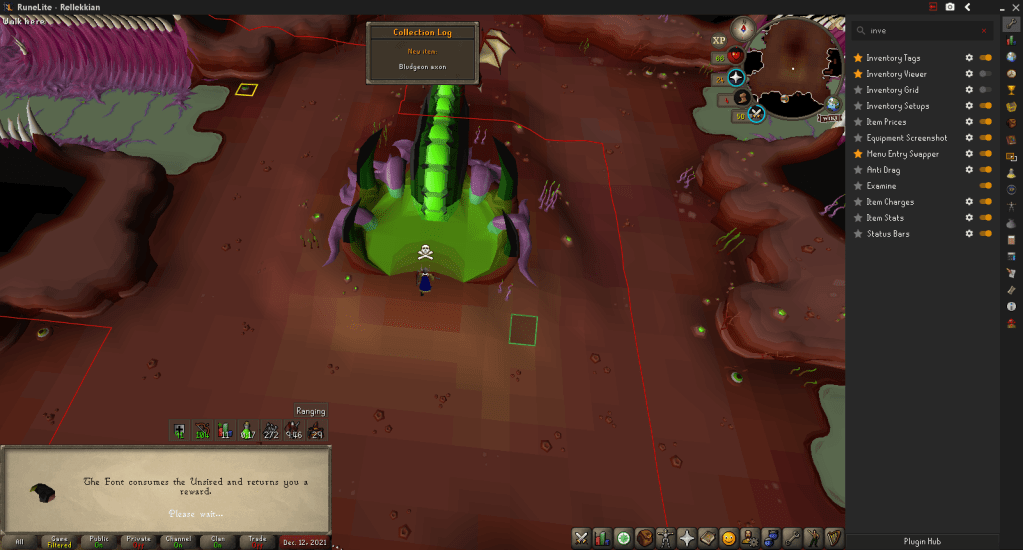Take a screenshot with the camera icon
Screen dimensions: 1023x550
click(949, 7)
